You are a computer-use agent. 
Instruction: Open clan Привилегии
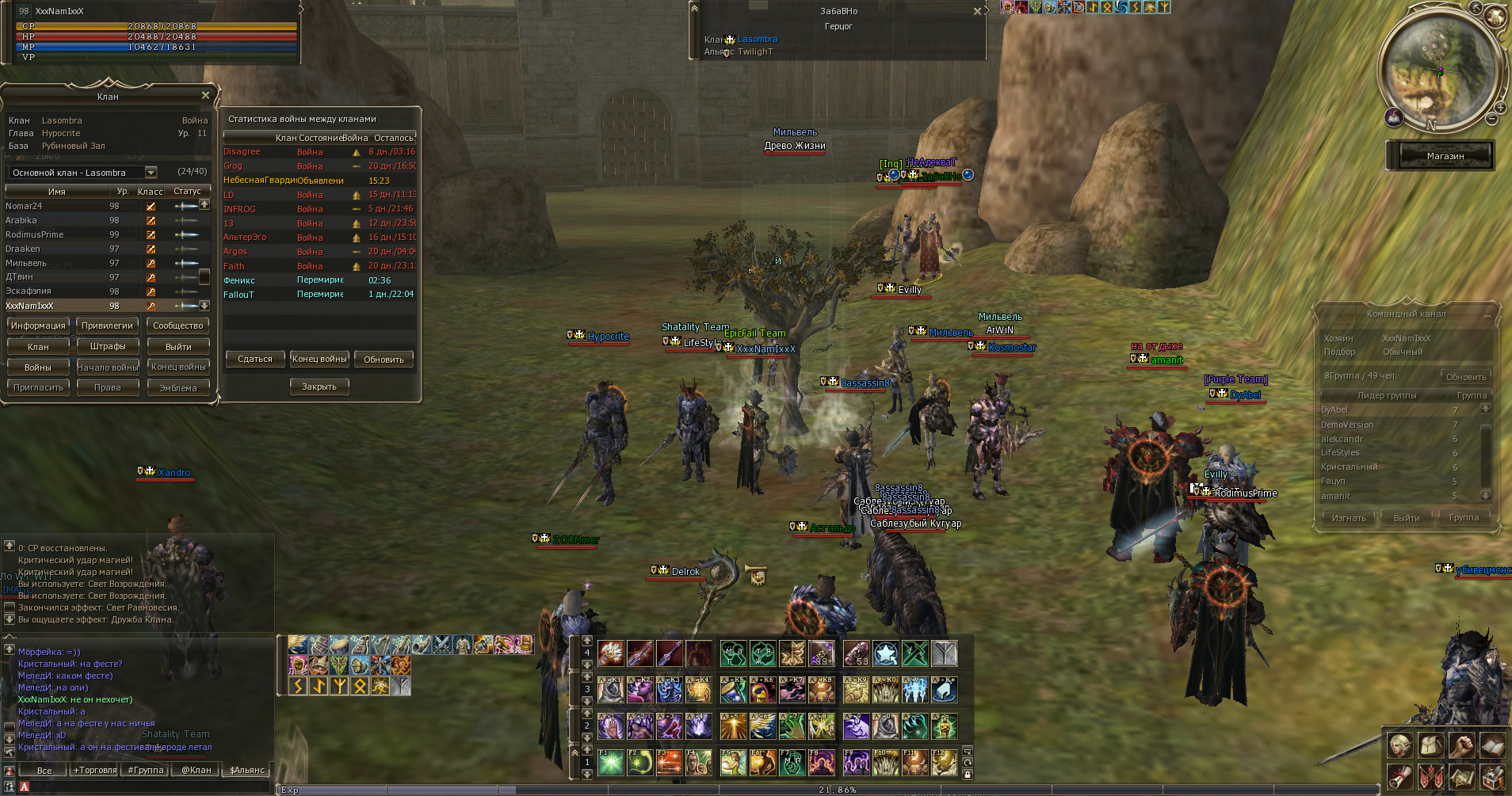107,326
